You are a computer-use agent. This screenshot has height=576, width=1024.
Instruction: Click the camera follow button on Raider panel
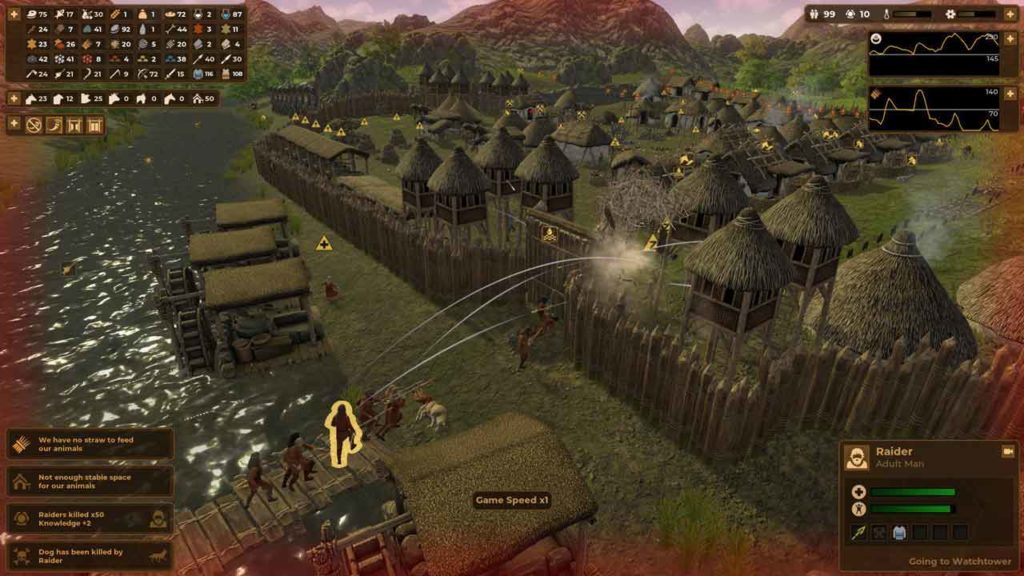[x=1007, y=452]
